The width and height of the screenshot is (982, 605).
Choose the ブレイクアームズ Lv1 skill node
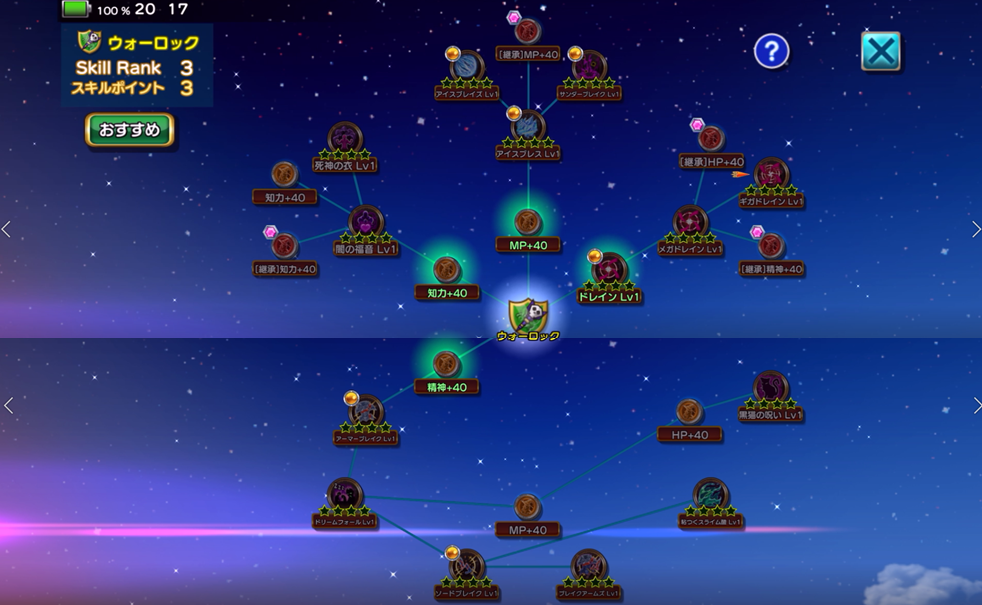coord(588,566)
